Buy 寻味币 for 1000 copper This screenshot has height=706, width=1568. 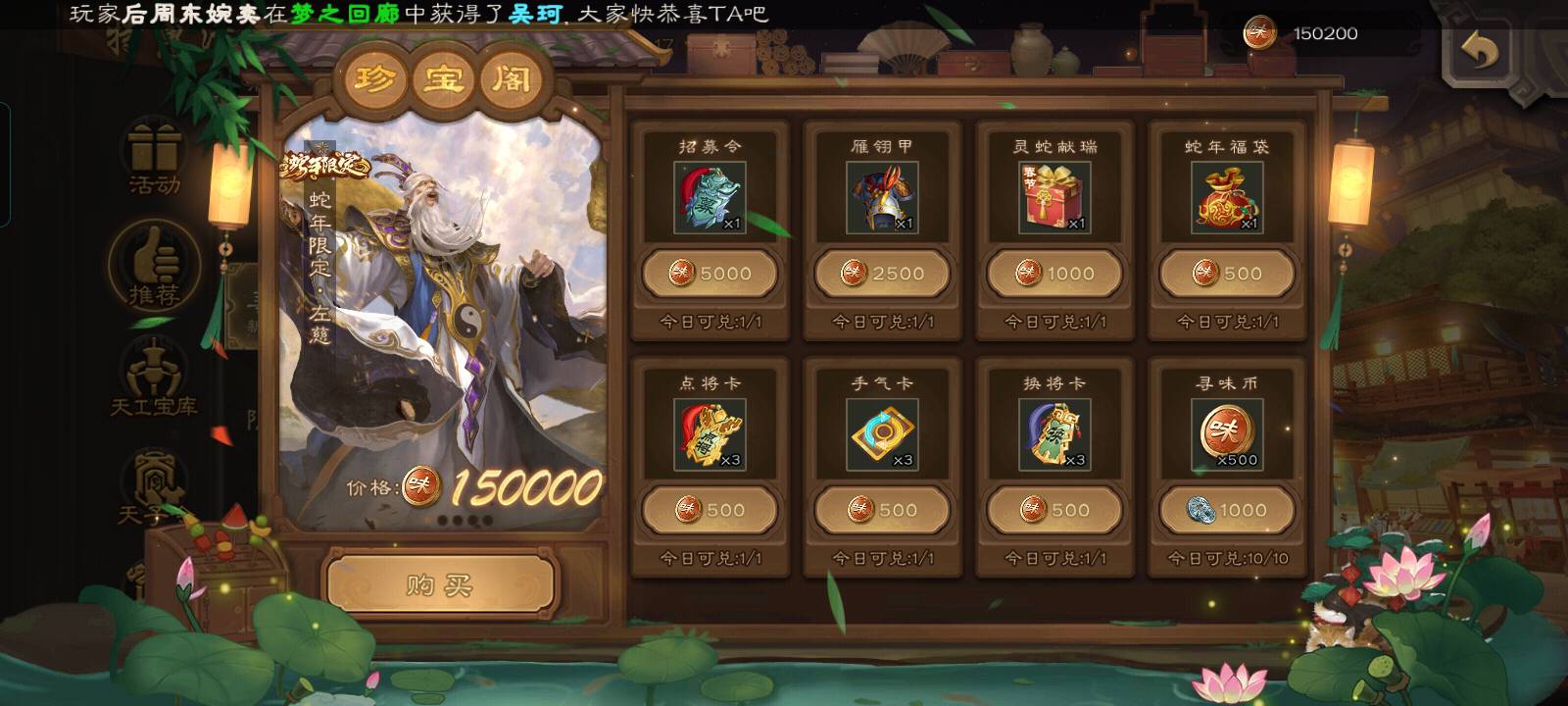click(x=1227, y=510)
